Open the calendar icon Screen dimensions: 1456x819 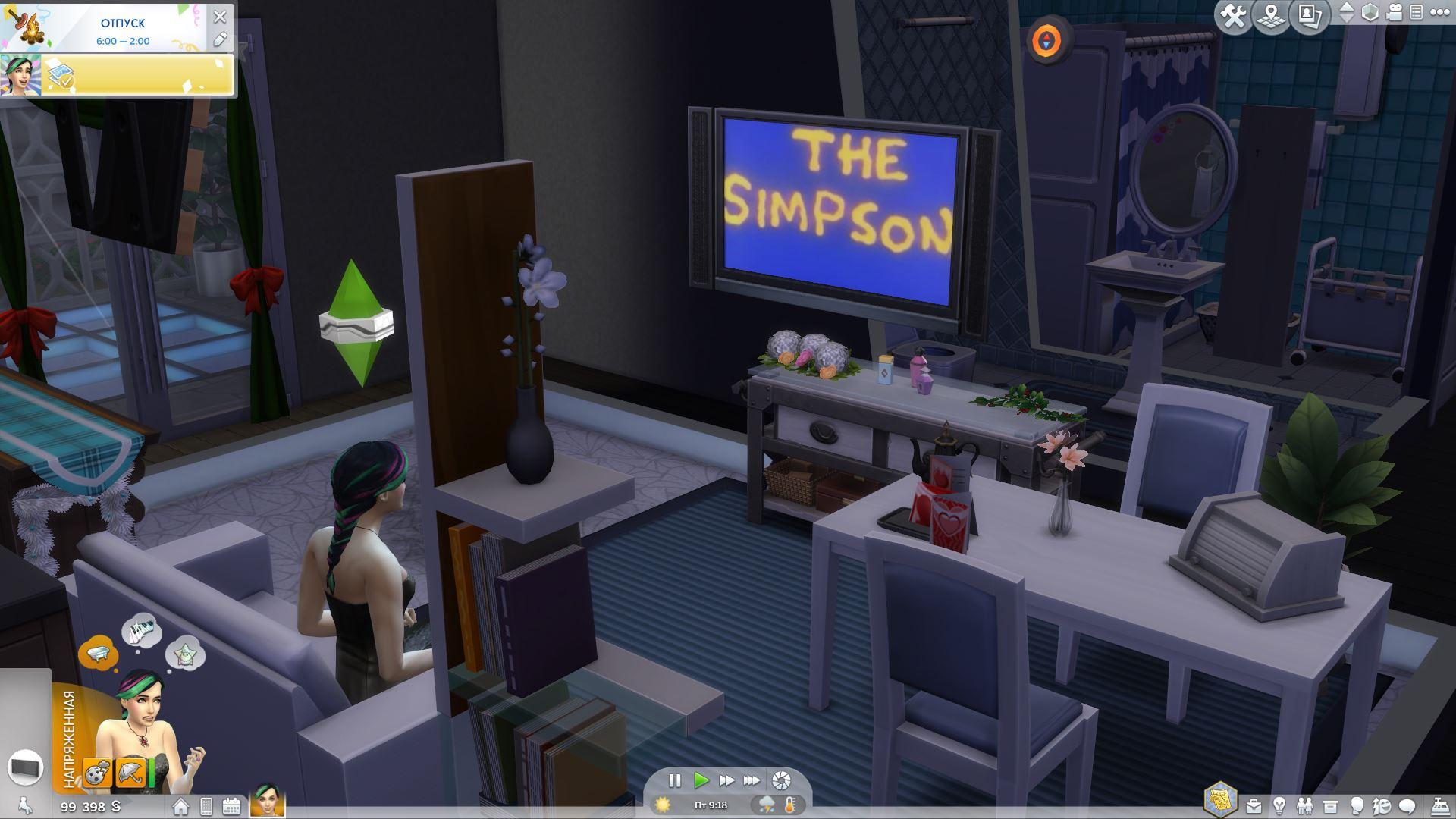click(231, 806)
